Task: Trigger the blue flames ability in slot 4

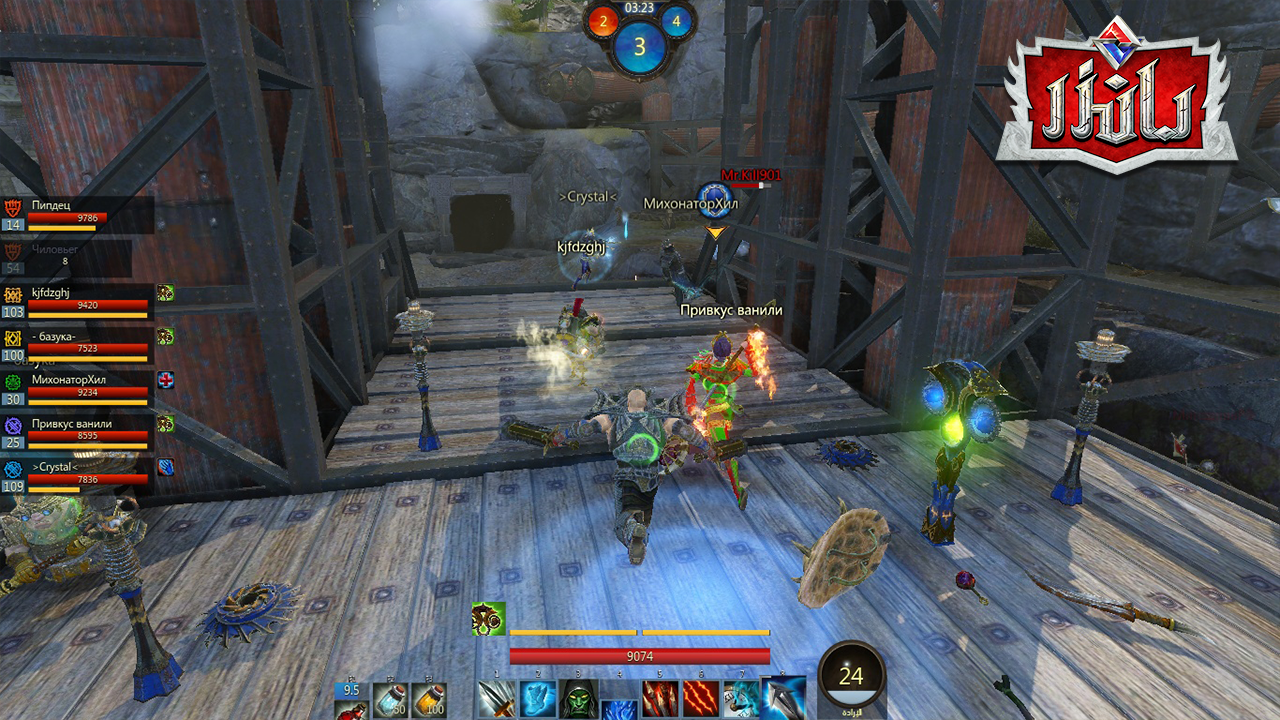Action: click(x=619, y=708)
